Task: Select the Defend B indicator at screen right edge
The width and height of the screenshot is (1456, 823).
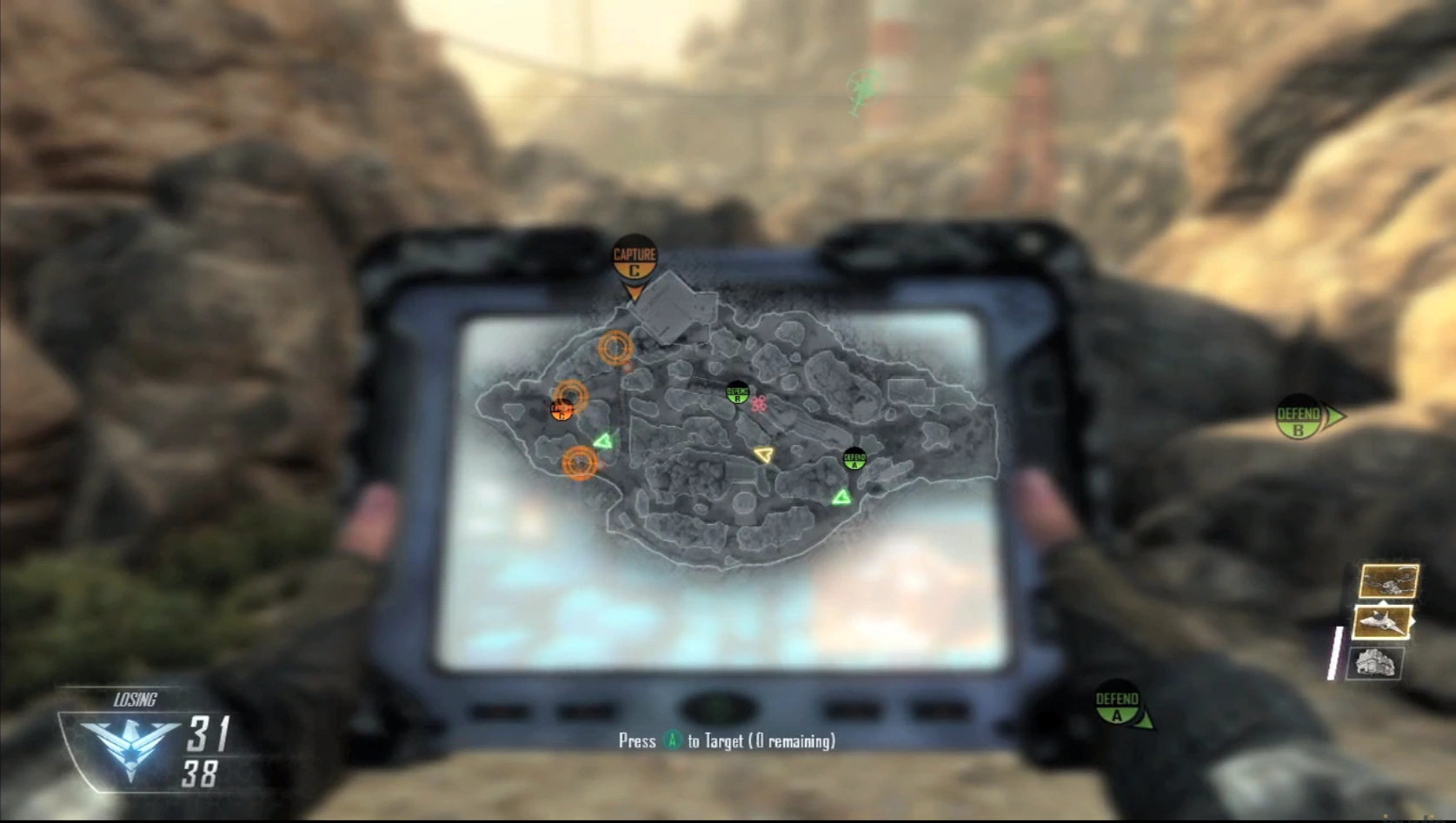Action: (1300, 415)
